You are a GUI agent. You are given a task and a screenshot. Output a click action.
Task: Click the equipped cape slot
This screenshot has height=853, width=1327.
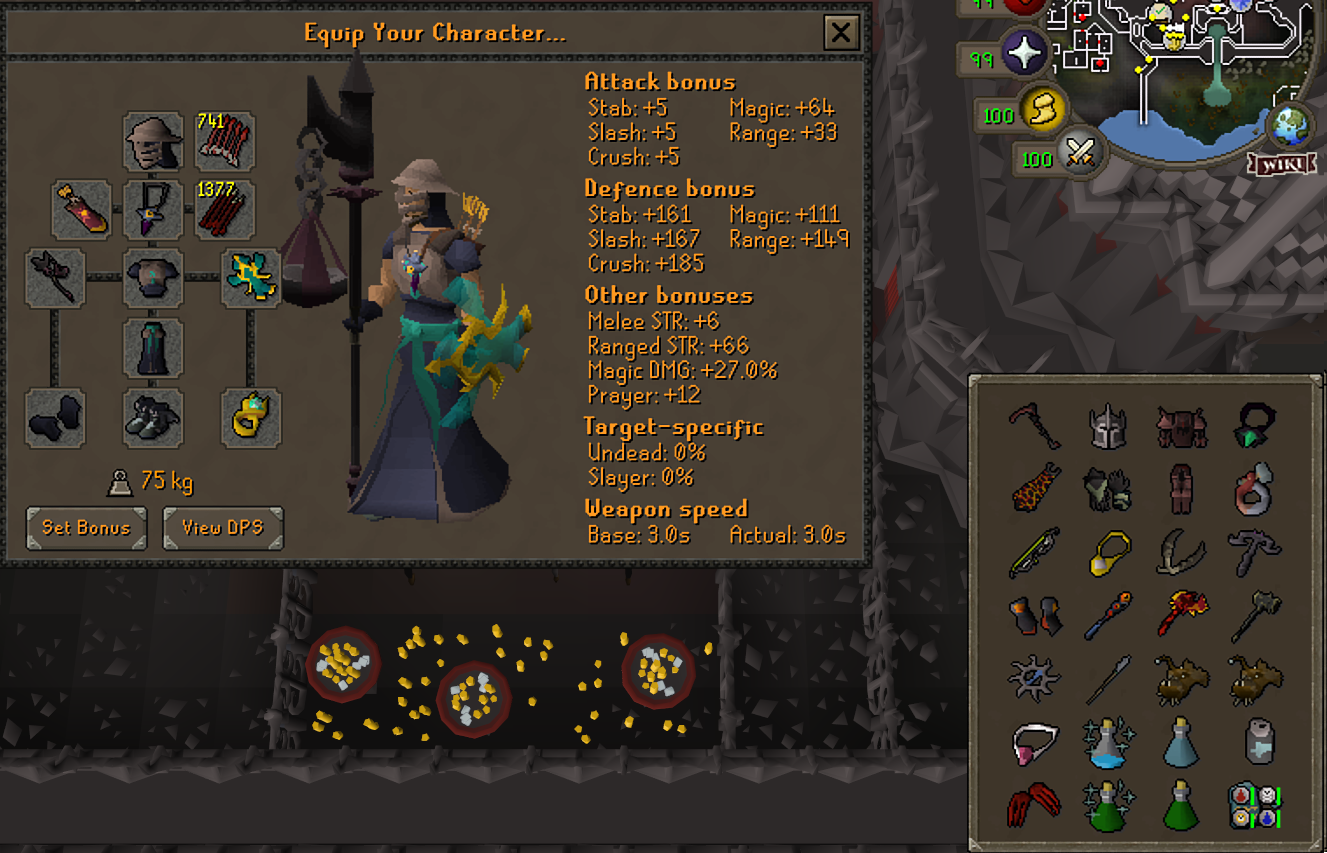pos(81,211)
